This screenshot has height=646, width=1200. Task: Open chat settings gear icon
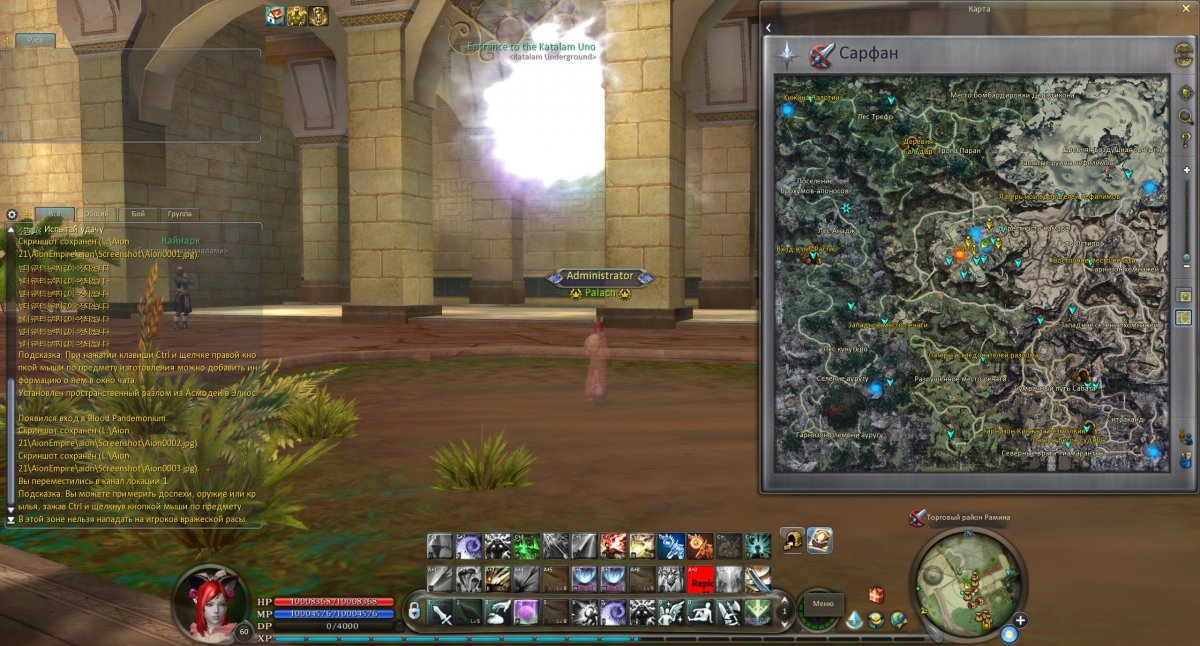coord(12,214)
